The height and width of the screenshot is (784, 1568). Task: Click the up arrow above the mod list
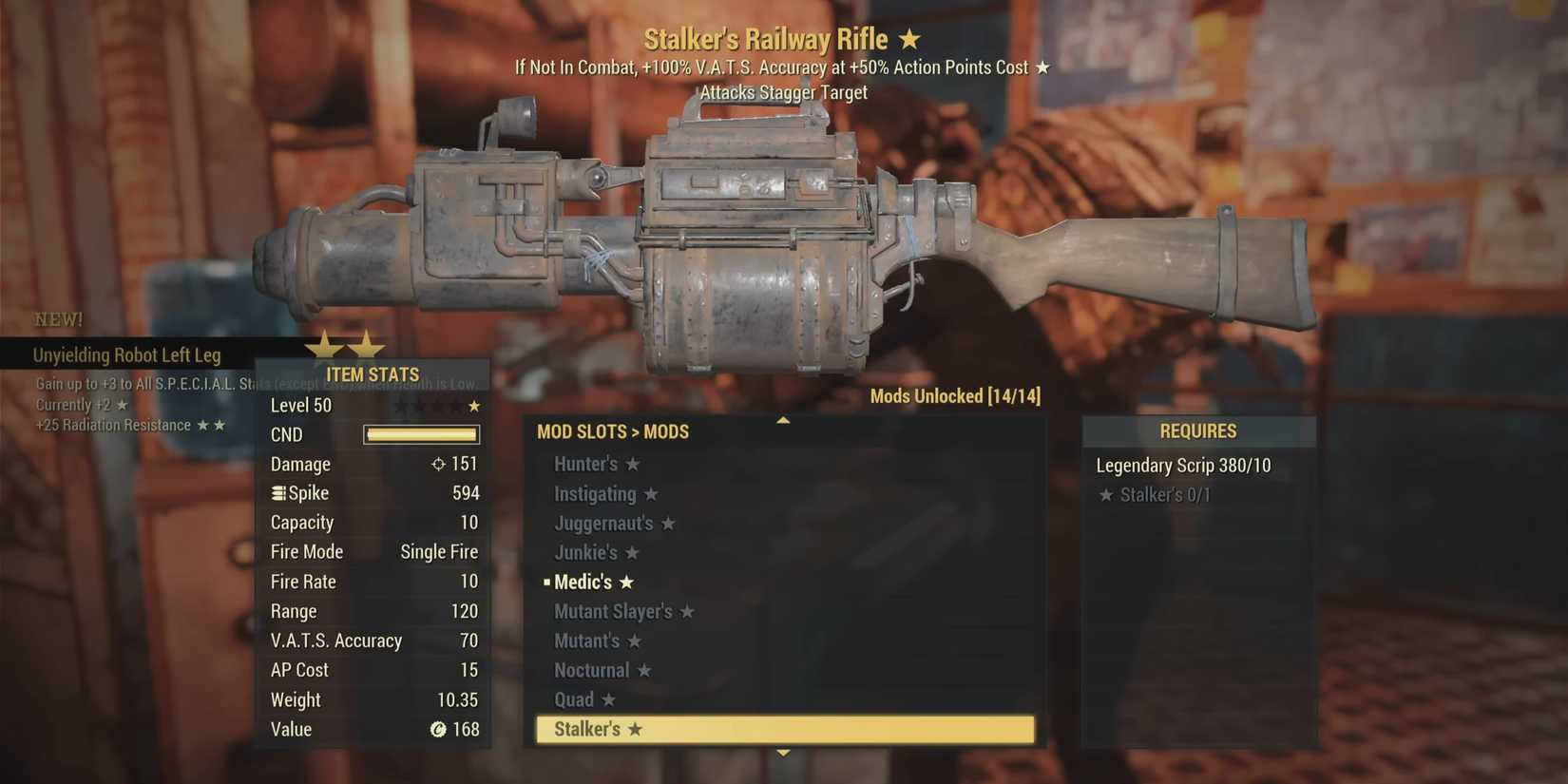pyautogui.click(x=782, y=418)
